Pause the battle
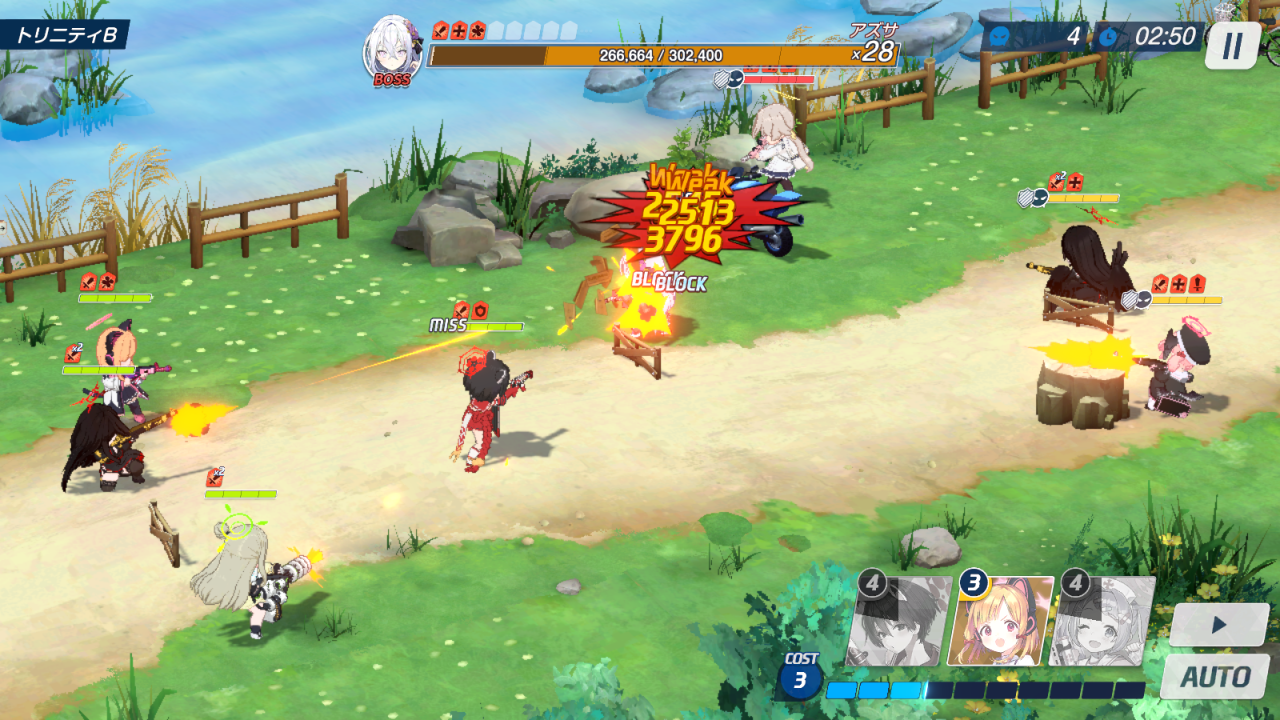The height and width of the screenshot is (720, 1280). click(x=1232, y=46)
